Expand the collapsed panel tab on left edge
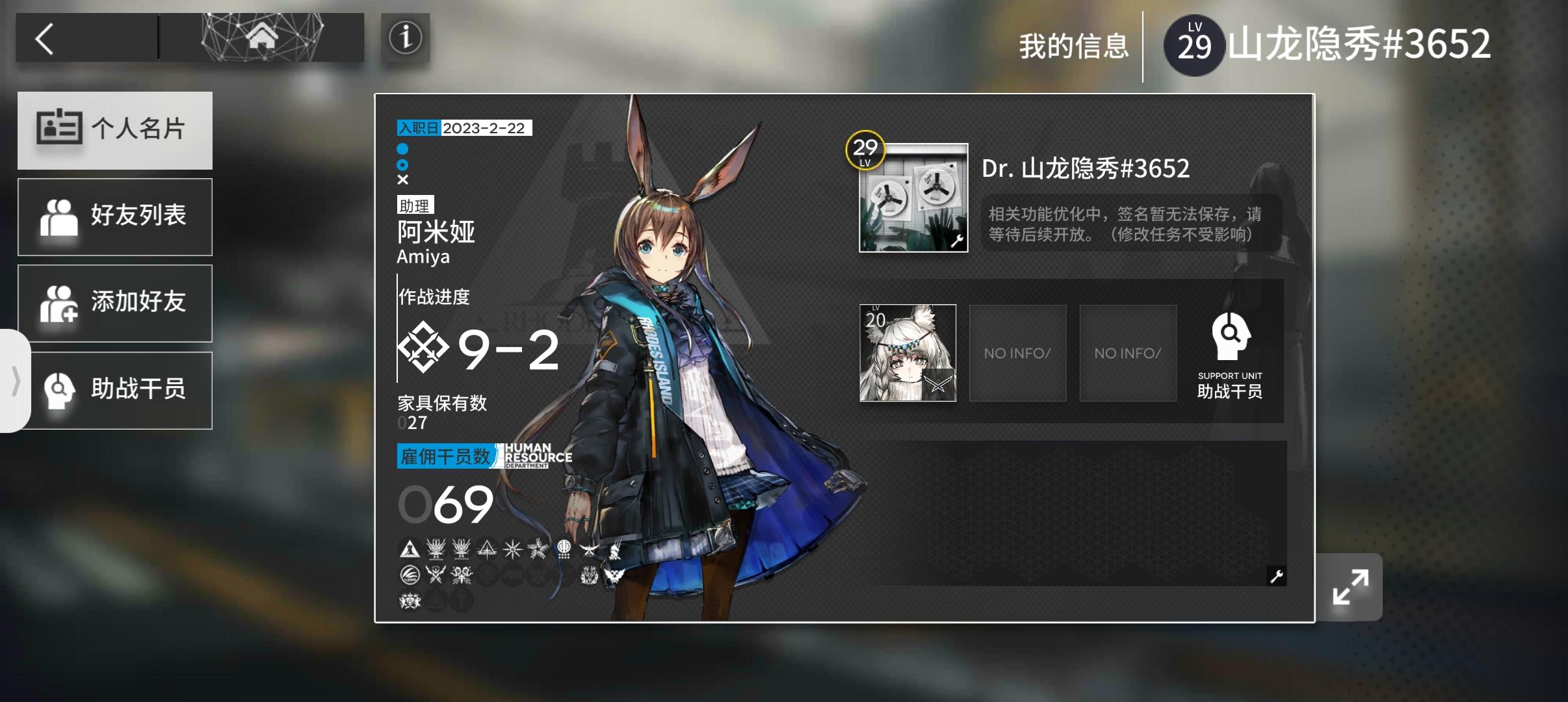 tap(16, 382)
